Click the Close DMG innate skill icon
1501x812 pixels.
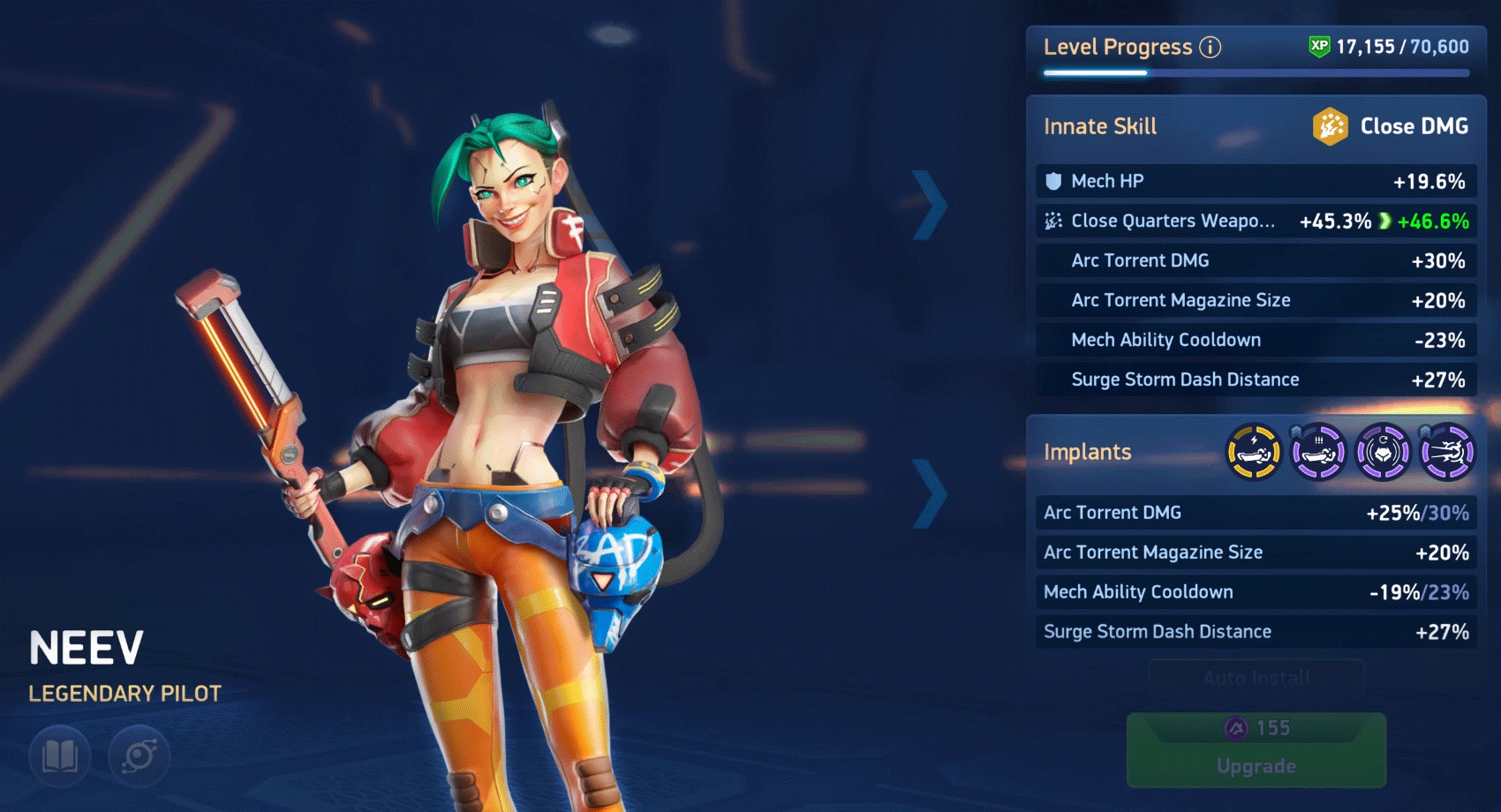tap(1330, 125)
